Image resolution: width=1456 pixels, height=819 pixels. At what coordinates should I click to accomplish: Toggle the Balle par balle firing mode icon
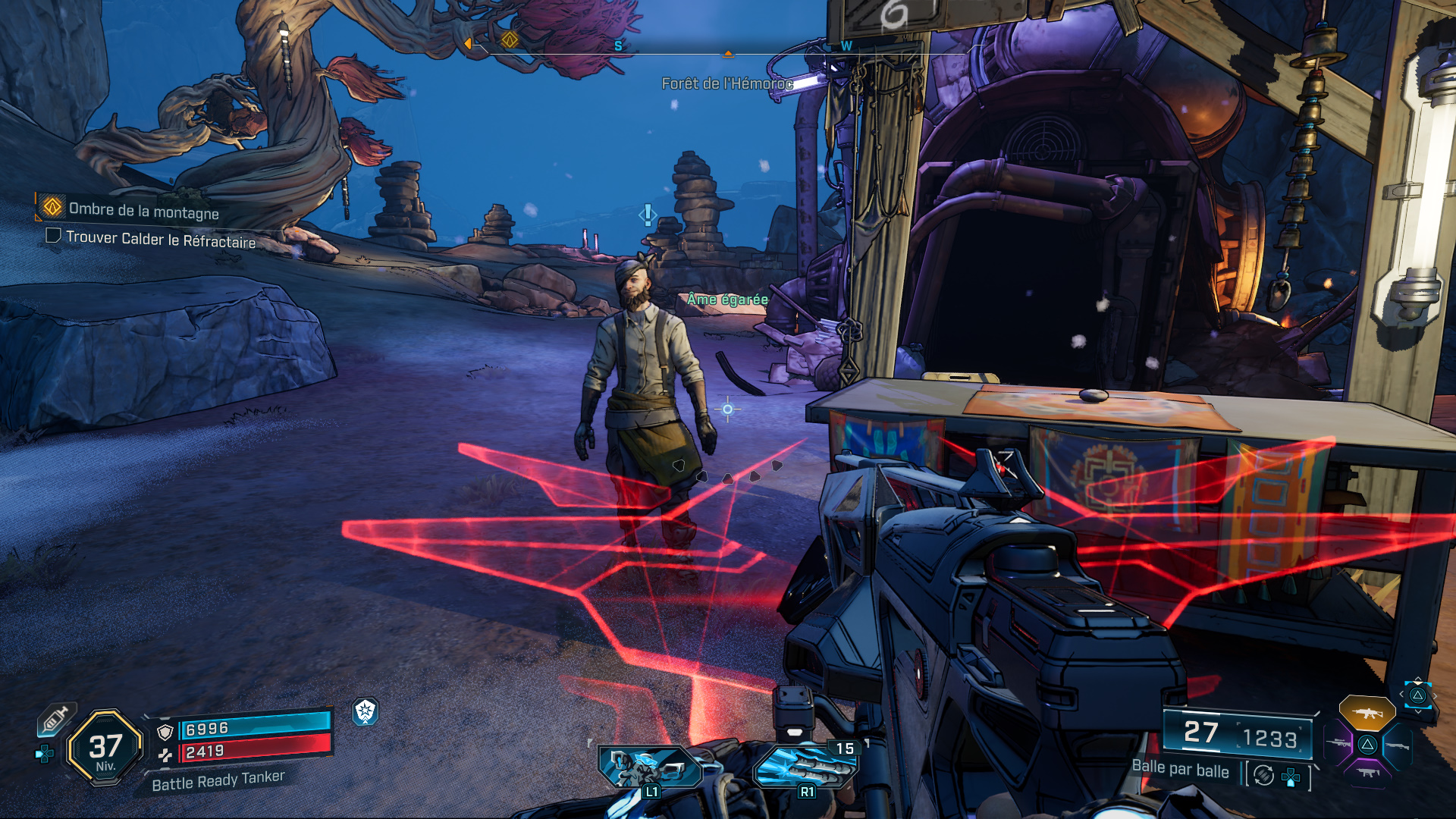point(1263,775)
